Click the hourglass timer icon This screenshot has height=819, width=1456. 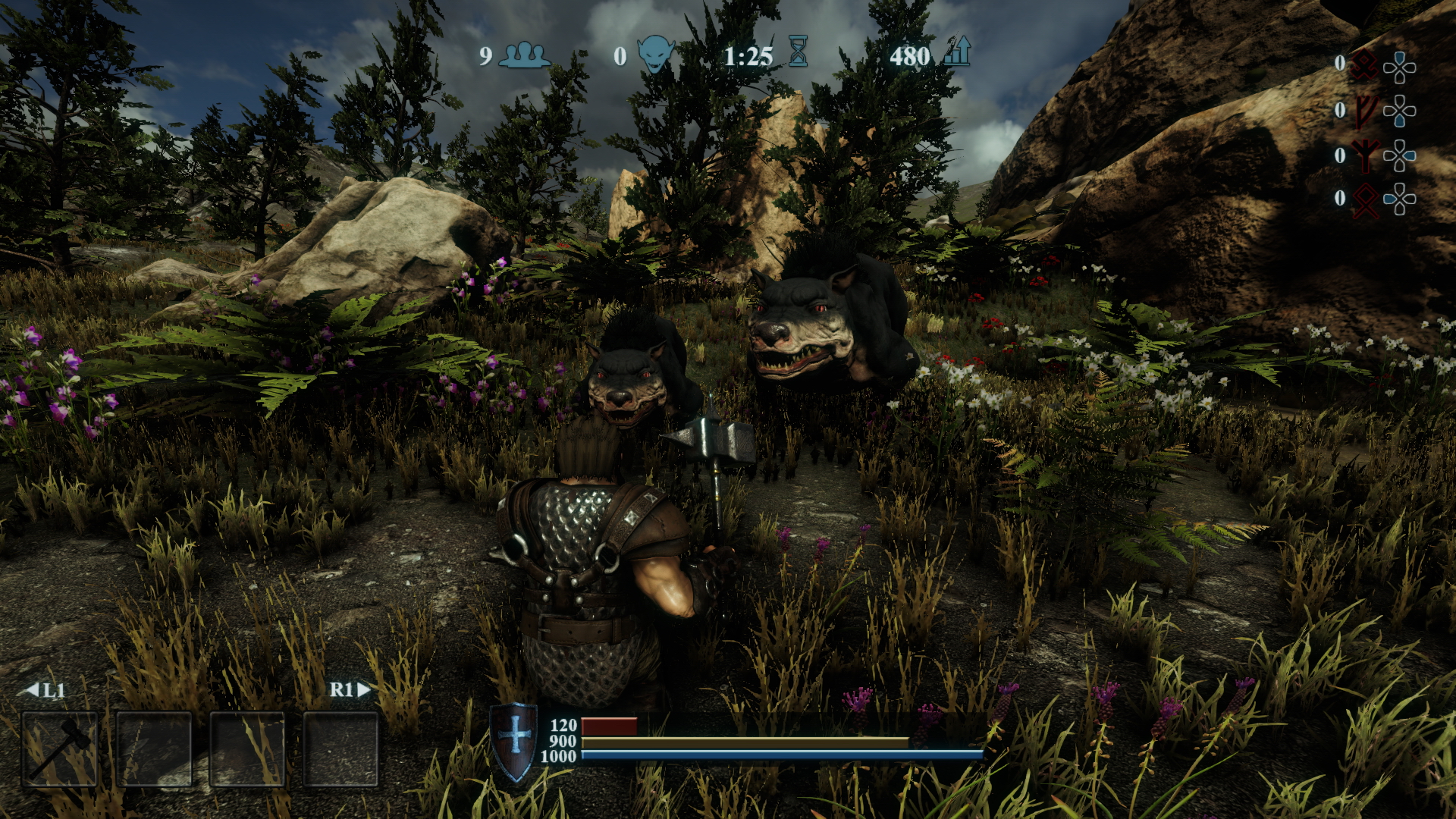(x=798, y=52)
